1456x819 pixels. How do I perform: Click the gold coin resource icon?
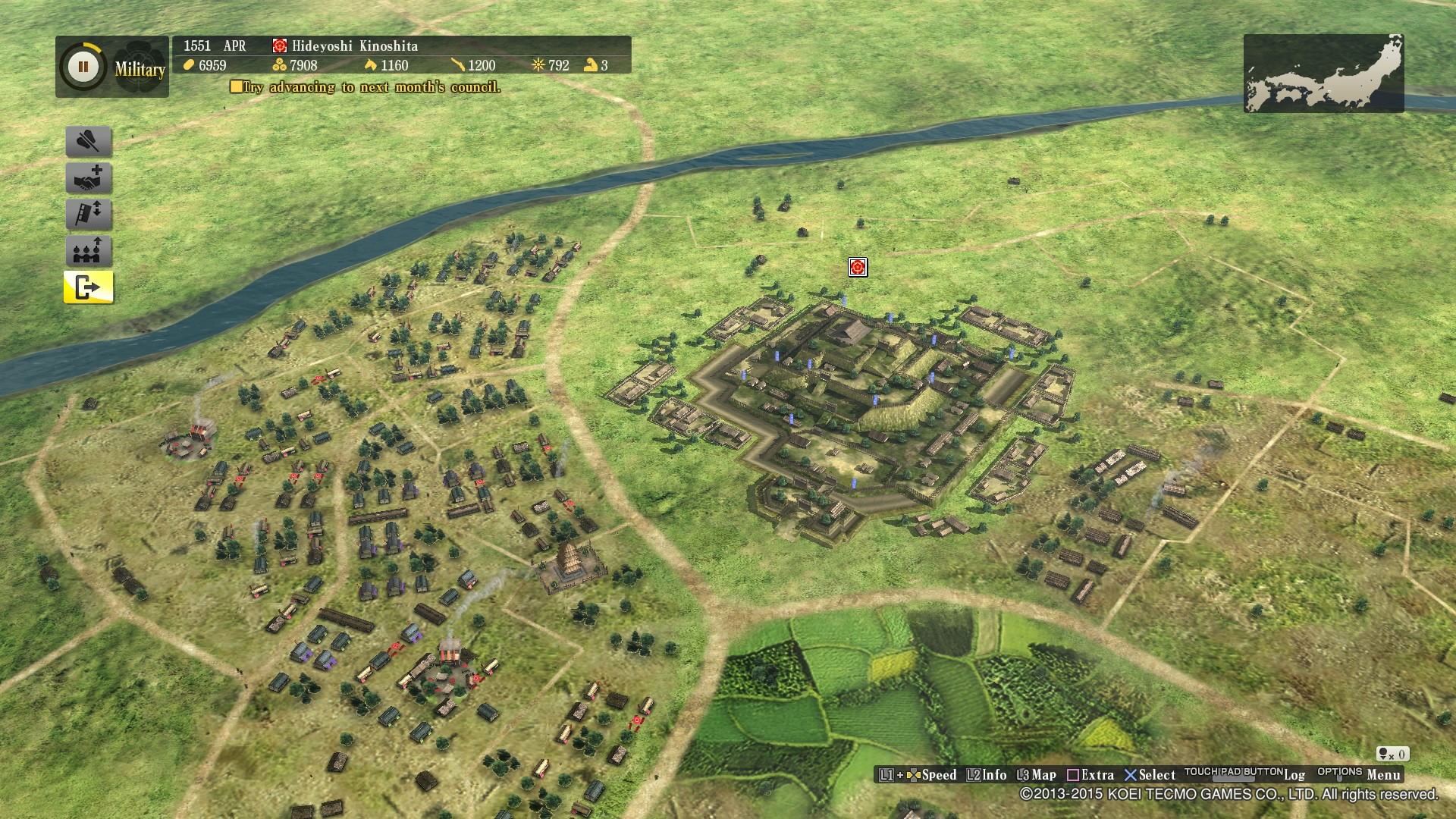[189, 66]
